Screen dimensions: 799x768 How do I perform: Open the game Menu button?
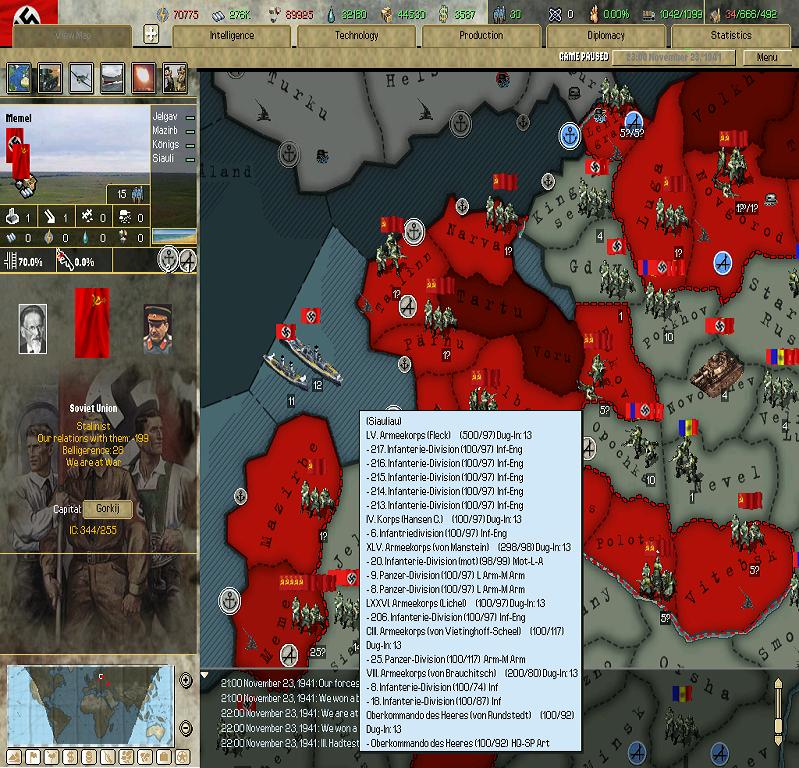pos(767,58)
